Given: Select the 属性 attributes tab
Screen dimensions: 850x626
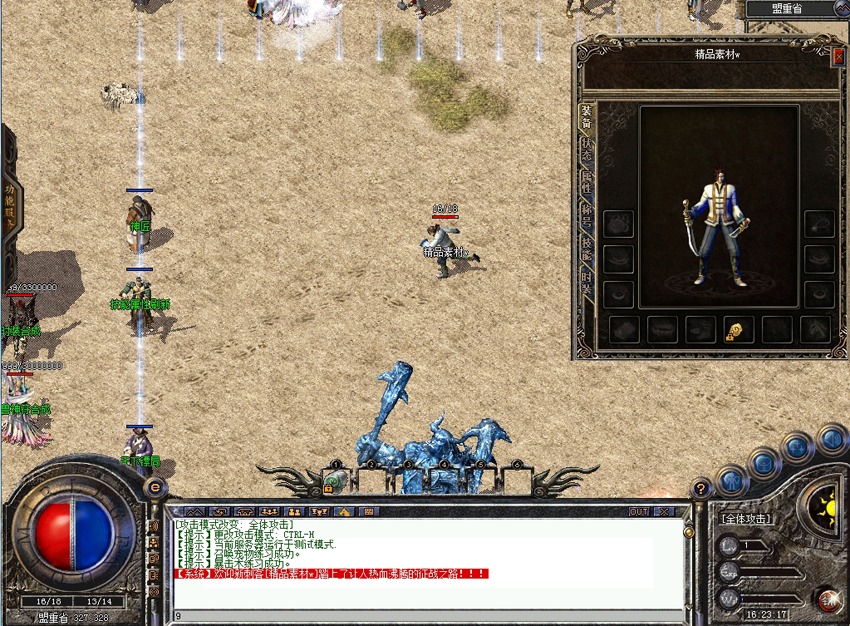Looking at the screenshot, I should (x=587, y=183).
